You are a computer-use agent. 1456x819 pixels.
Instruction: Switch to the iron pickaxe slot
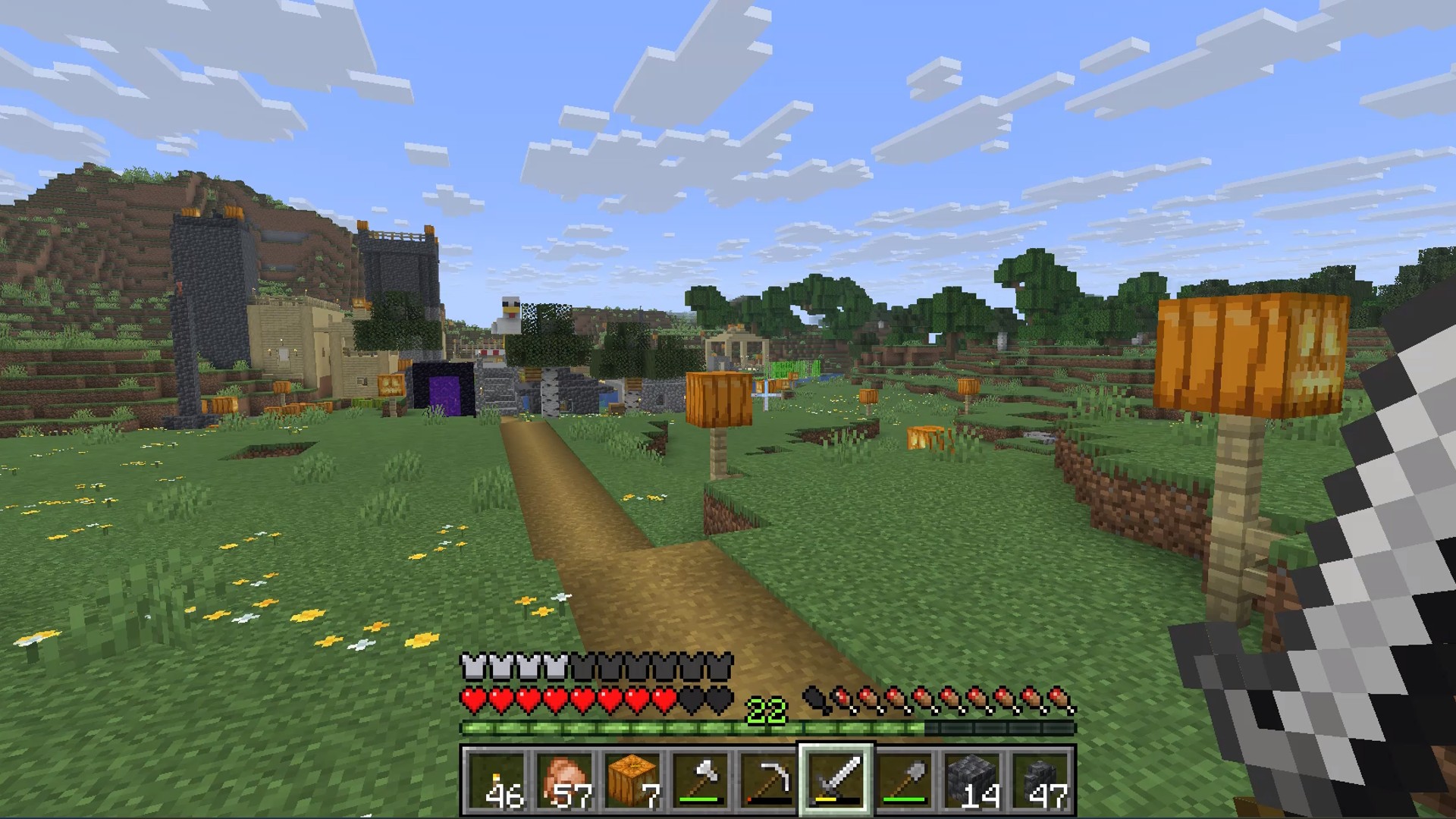pyautogui.click(x=767, y=780)
